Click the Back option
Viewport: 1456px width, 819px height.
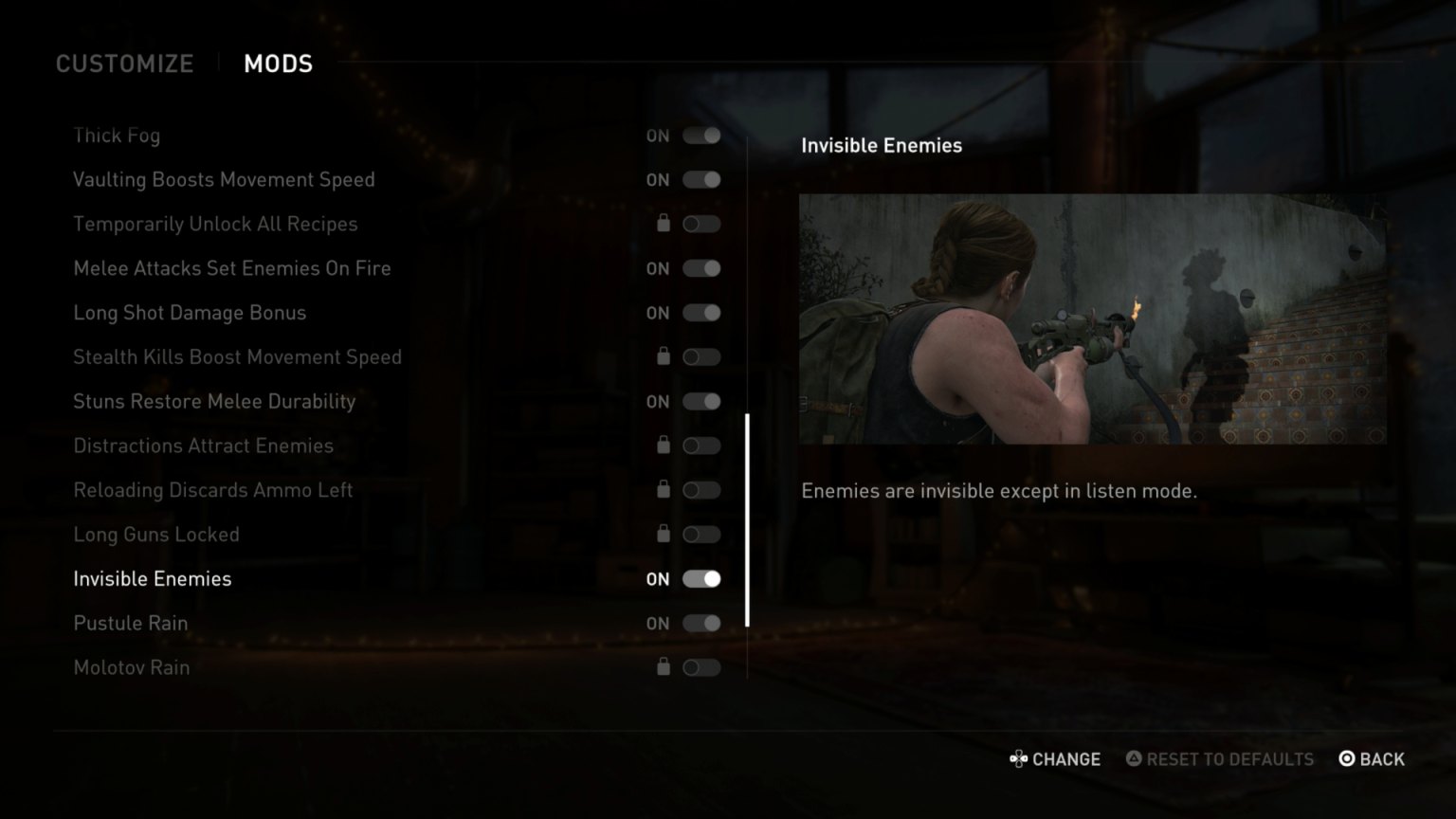(x=1383, y=758)
